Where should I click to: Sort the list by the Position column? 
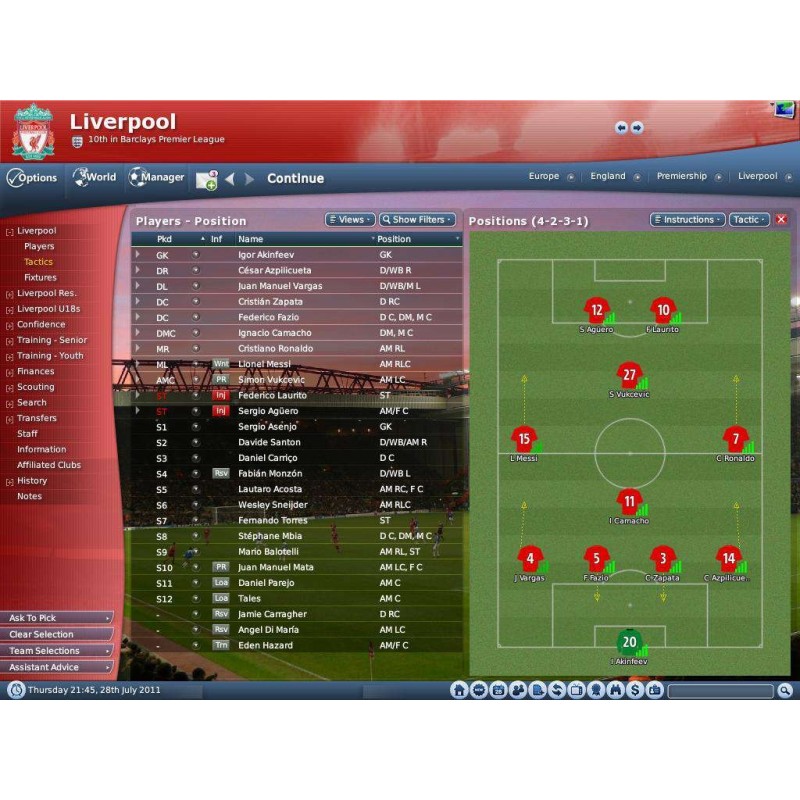(394, 239)
